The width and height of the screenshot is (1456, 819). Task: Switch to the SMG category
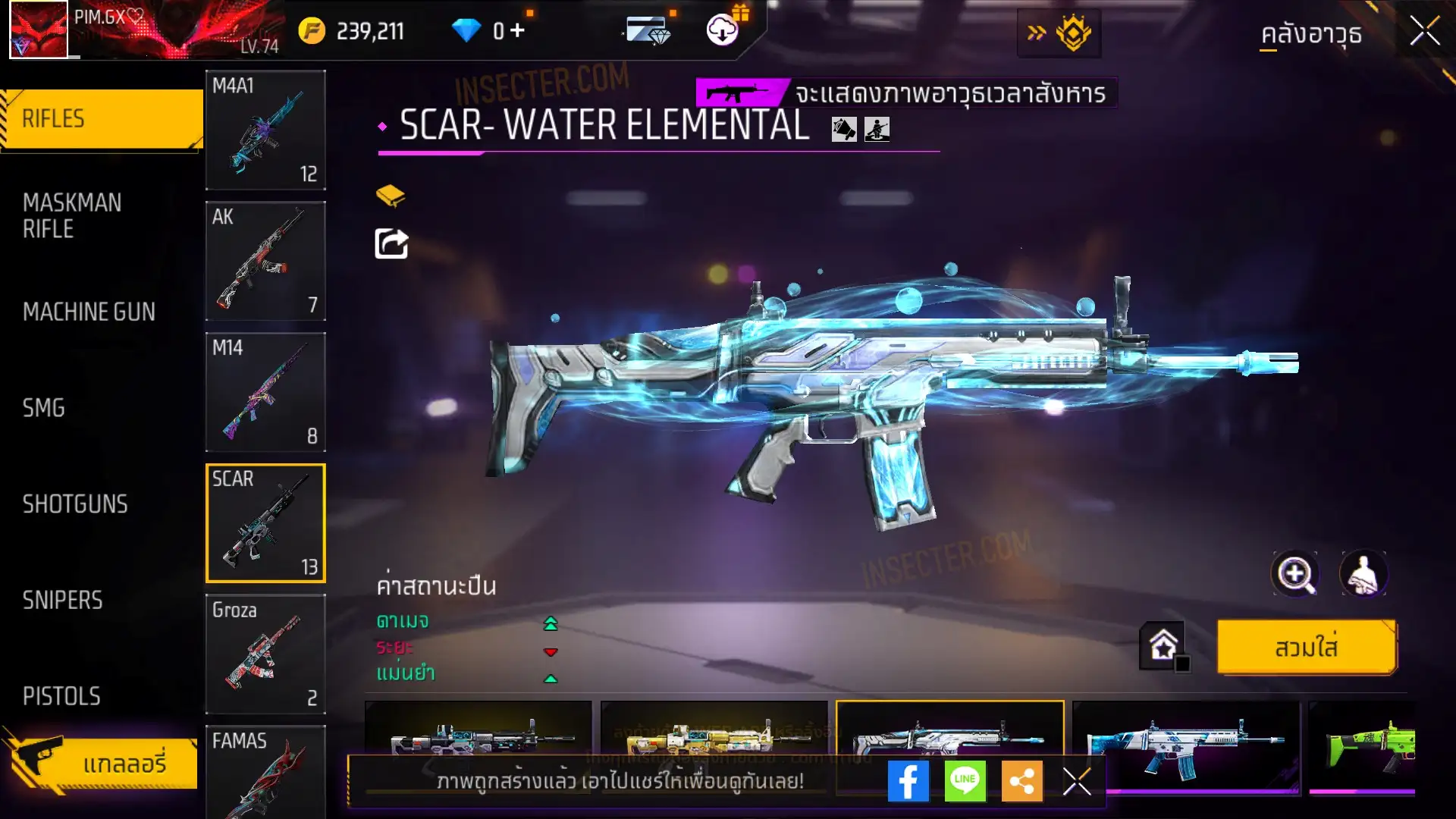coord(44,408)
